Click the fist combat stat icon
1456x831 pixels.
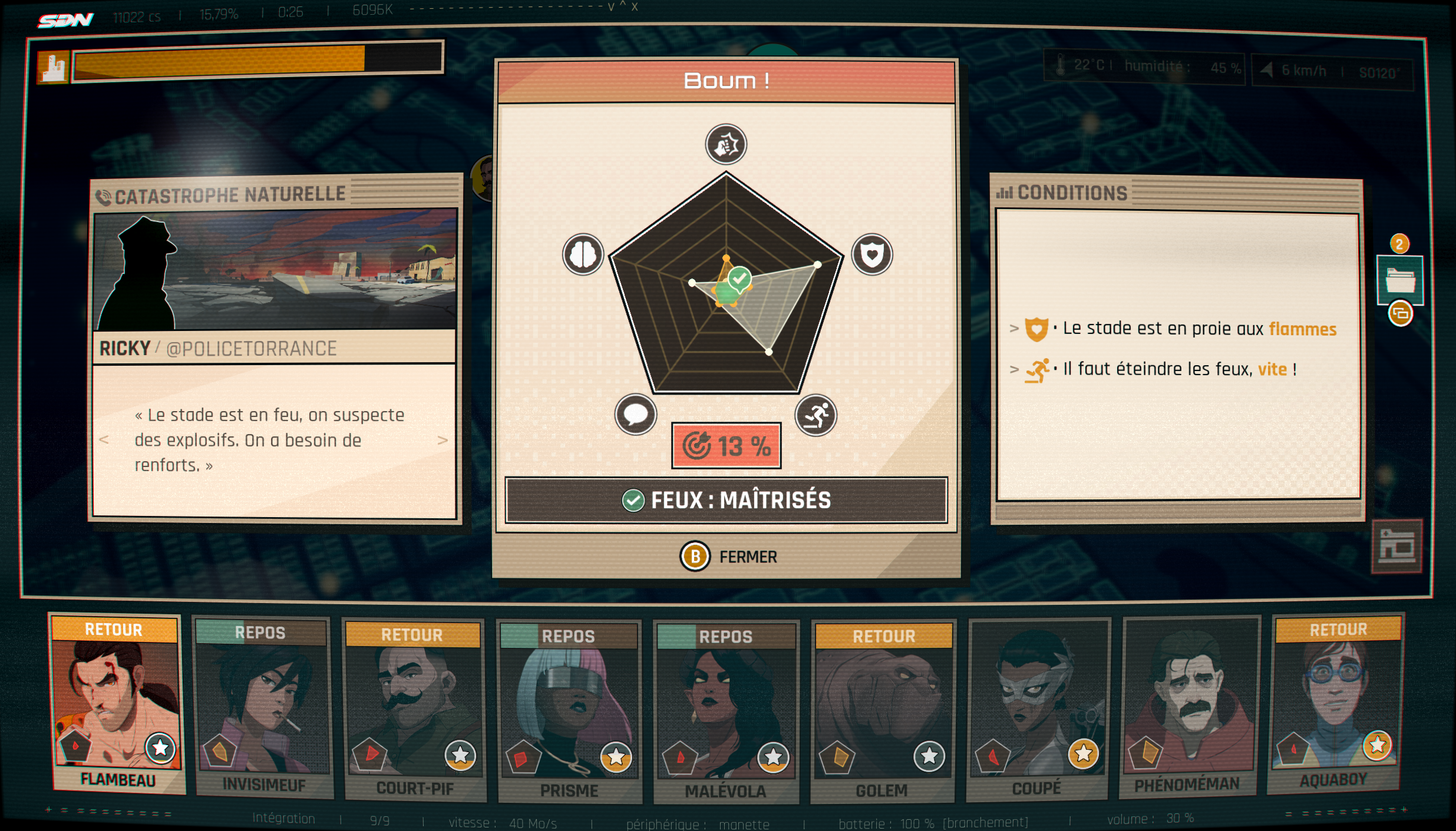pos(726,144)
